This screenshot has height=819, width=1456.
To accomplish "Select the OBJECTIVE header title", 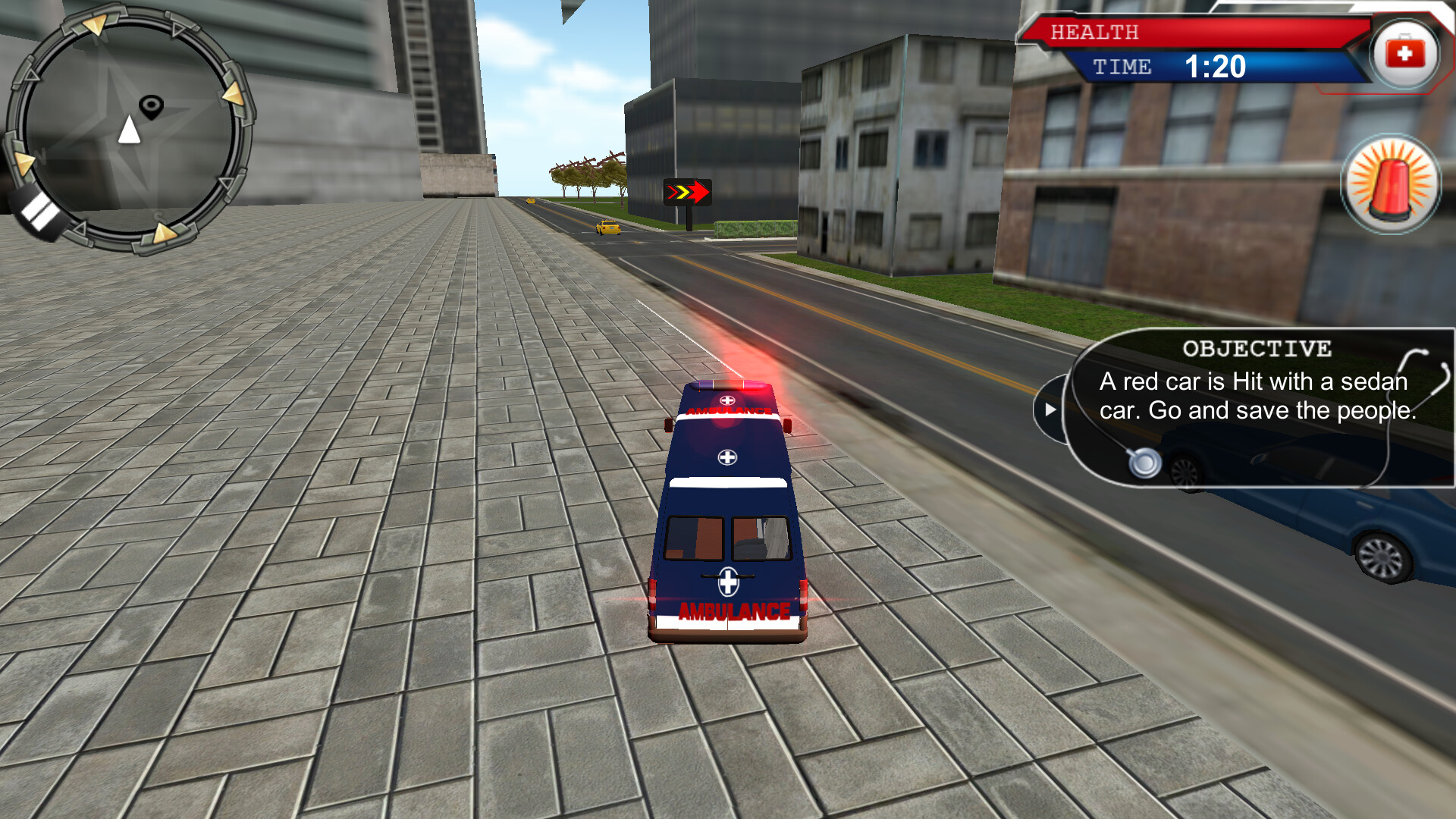I will (1257, 348).
